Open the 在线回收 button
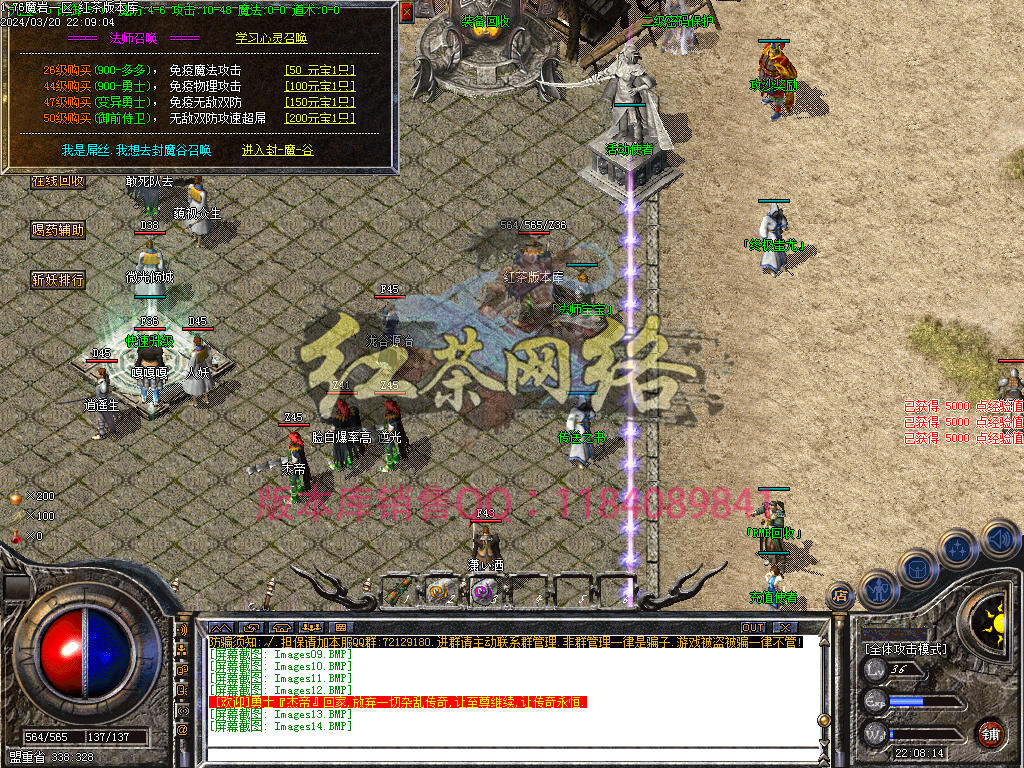This screenshot has width=1024, height=768. coord(58,182)
